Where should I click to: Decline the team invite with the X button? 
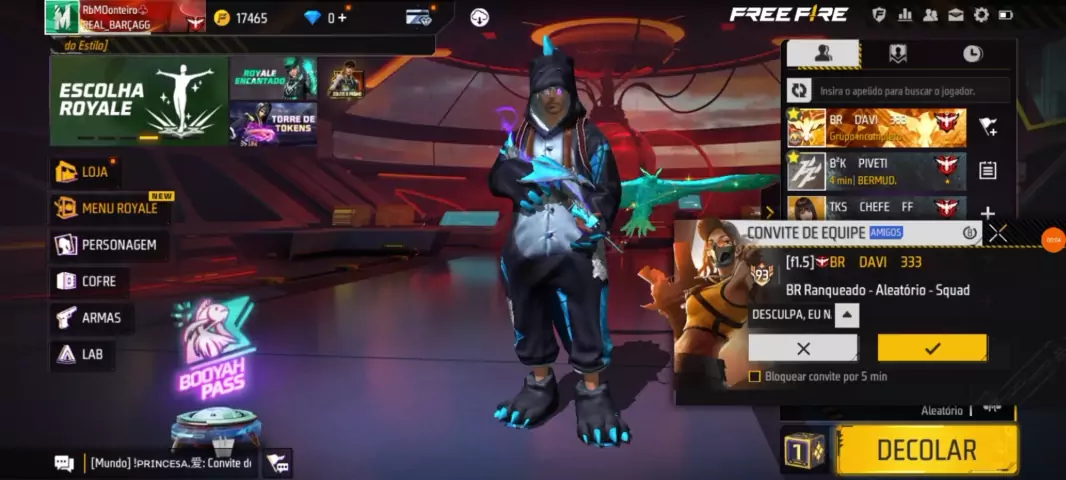803,348
